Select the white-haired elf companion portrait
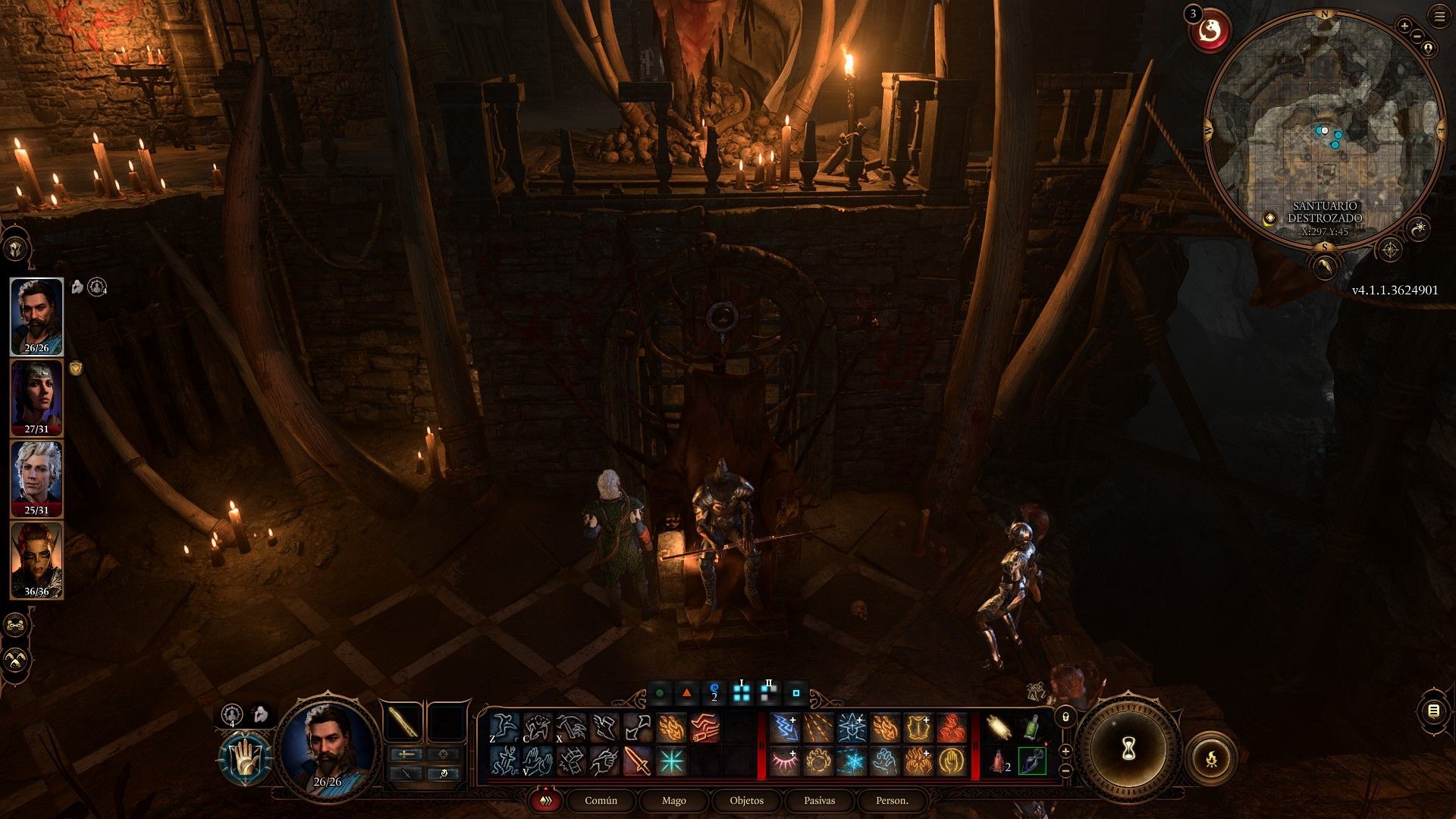Screen dimensions: 1456x819 tap(36, 478)
